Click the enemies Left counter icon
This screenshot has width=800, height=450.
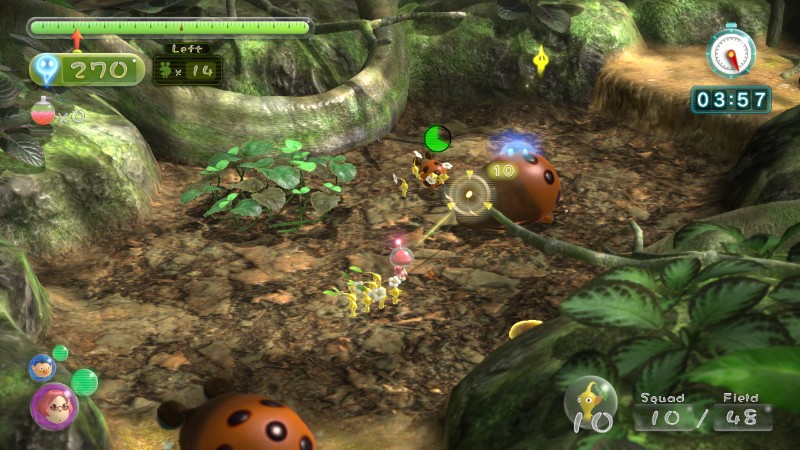click(168, 70)
